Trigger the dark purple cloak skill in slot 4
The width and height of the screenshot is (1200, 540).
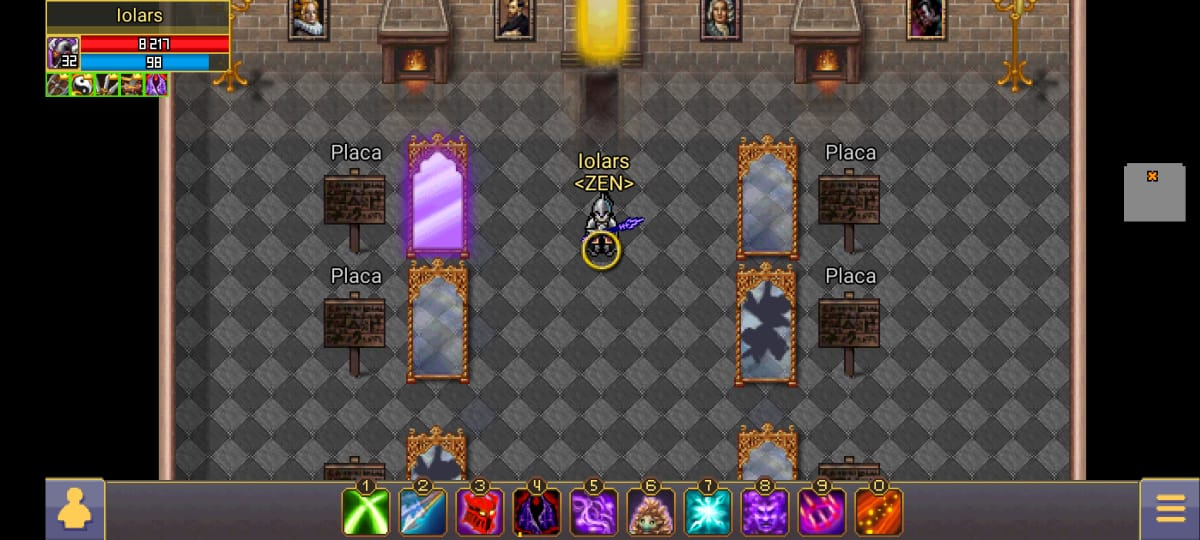[537, 512]
